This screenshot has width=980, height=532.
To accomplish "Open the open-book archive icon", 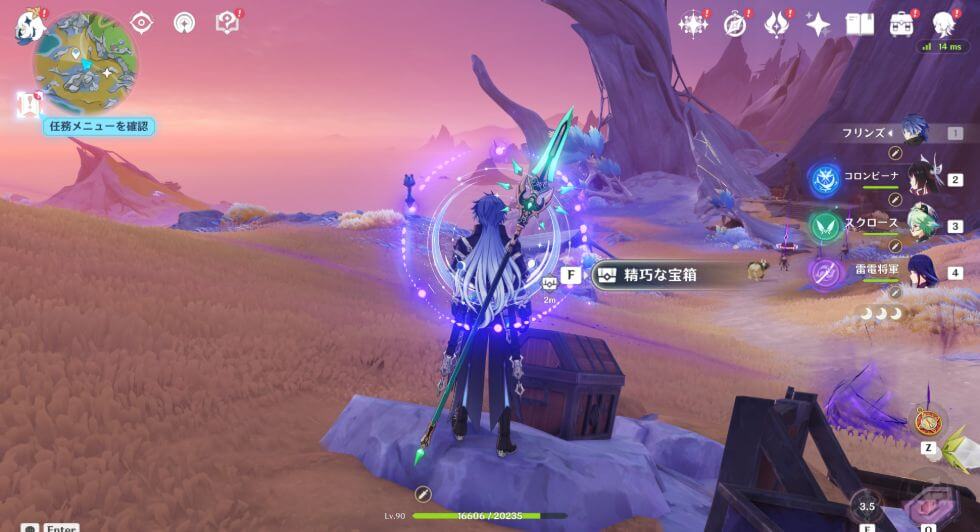I will 860,24.
